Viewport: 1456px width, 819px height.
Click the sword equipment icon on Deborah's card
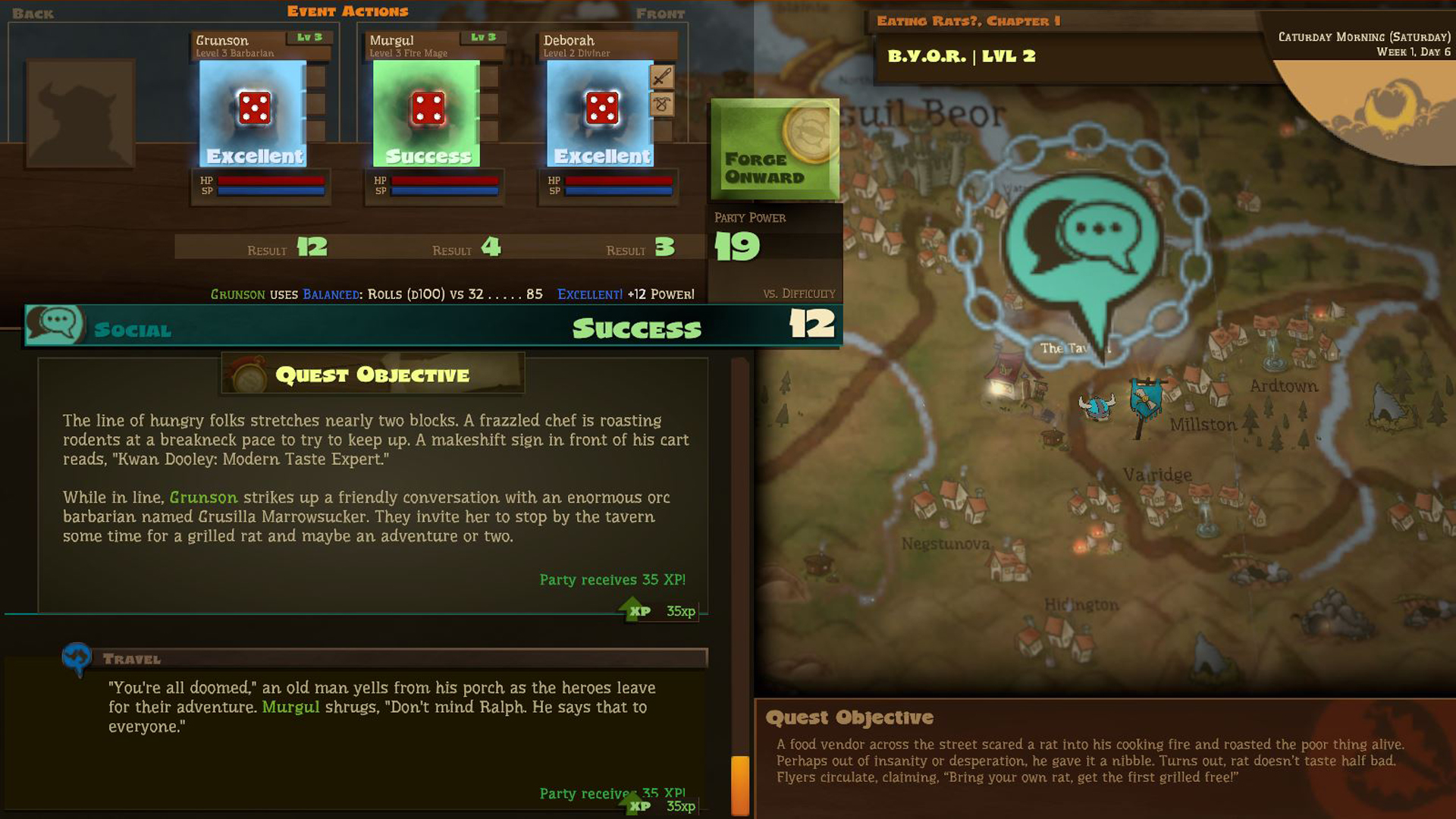(662, 77)
